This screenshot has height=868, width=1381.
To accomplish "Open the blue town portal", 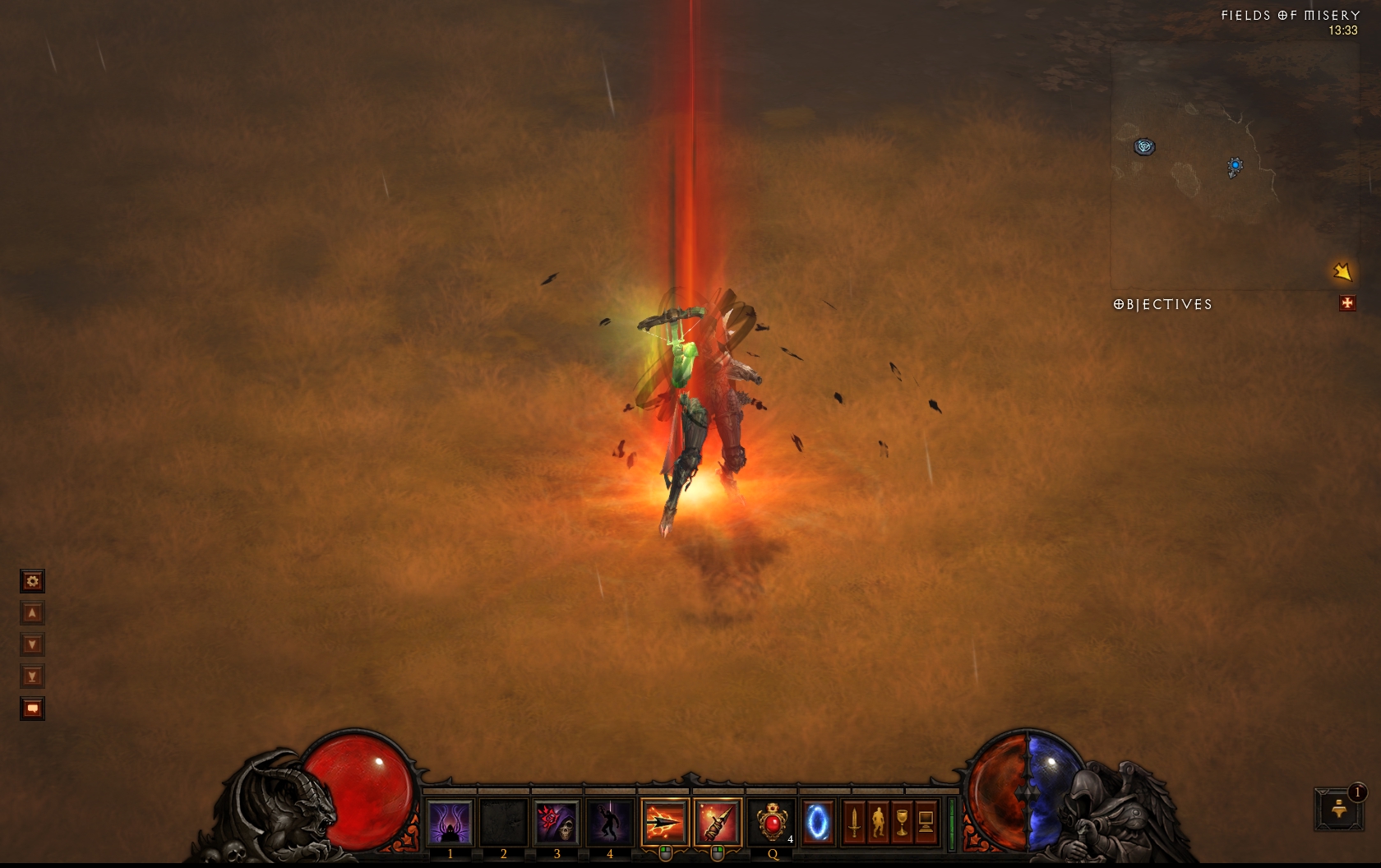I will (818, 822).
